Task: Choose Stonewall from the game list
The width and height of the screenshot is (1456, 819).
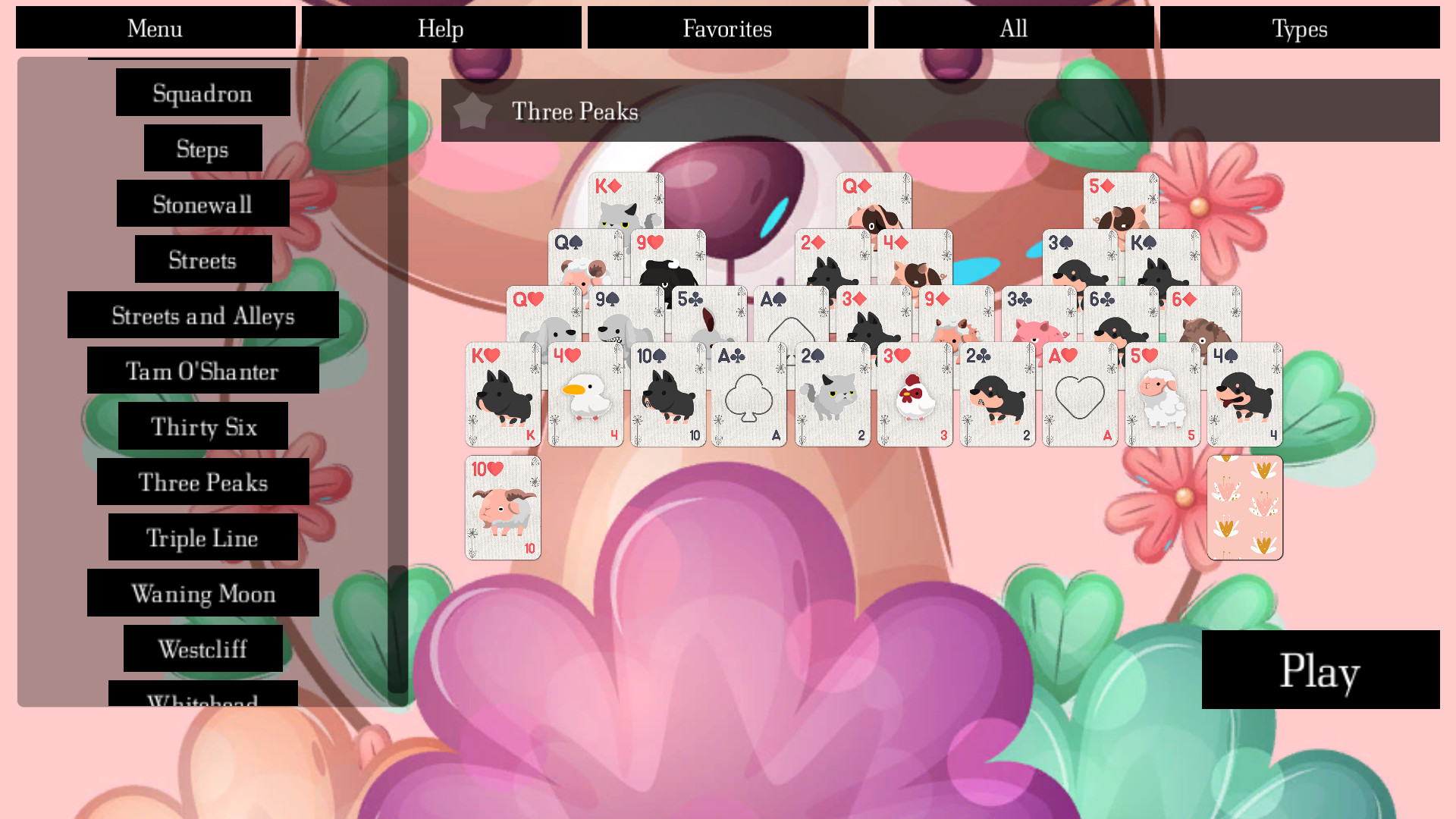Action: click(x=202, y=204)
